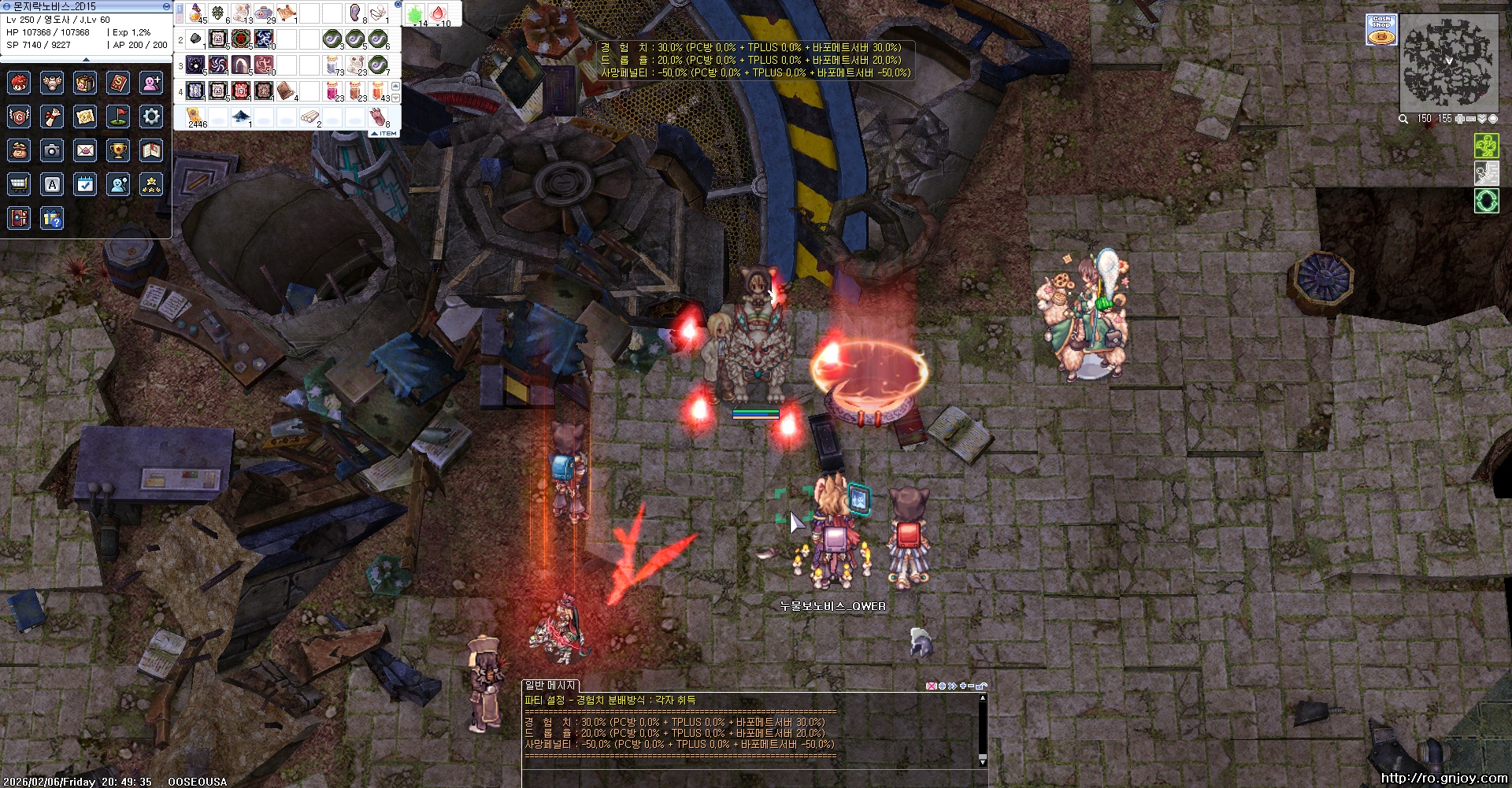
Task: Open the trophy achievements icon
Action: [118, 150]
